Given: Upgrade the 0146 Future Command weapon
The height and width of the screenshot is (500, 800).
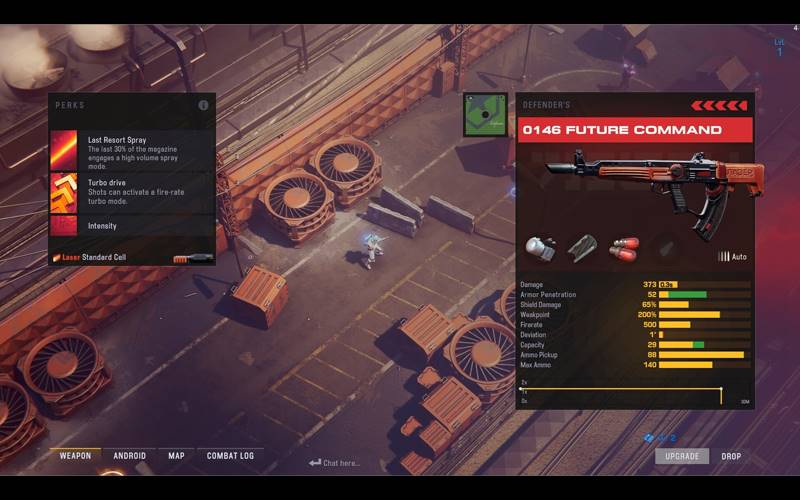Looking at the screenshot, I should (682, 456).
